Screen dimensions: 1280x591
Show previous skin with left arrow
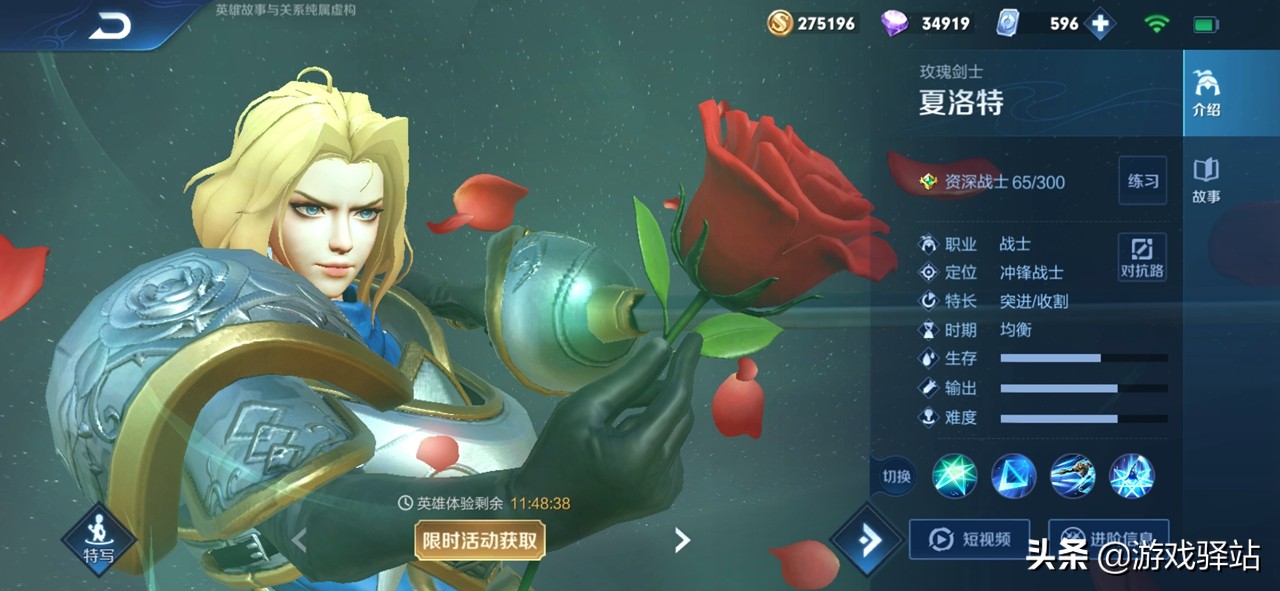[299, 541]
